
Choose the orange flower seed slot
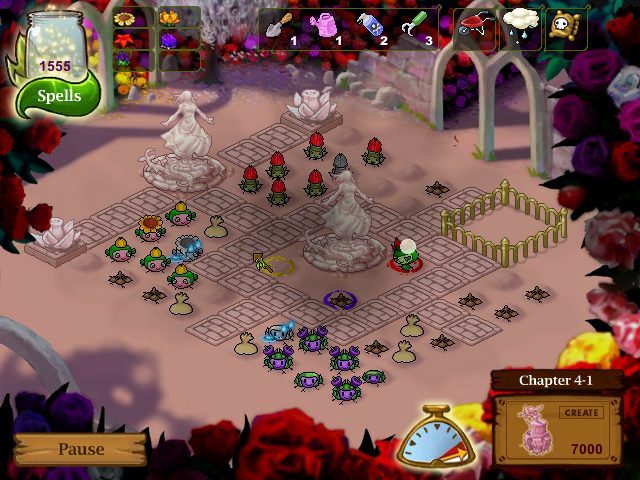[x=168, y=18]
